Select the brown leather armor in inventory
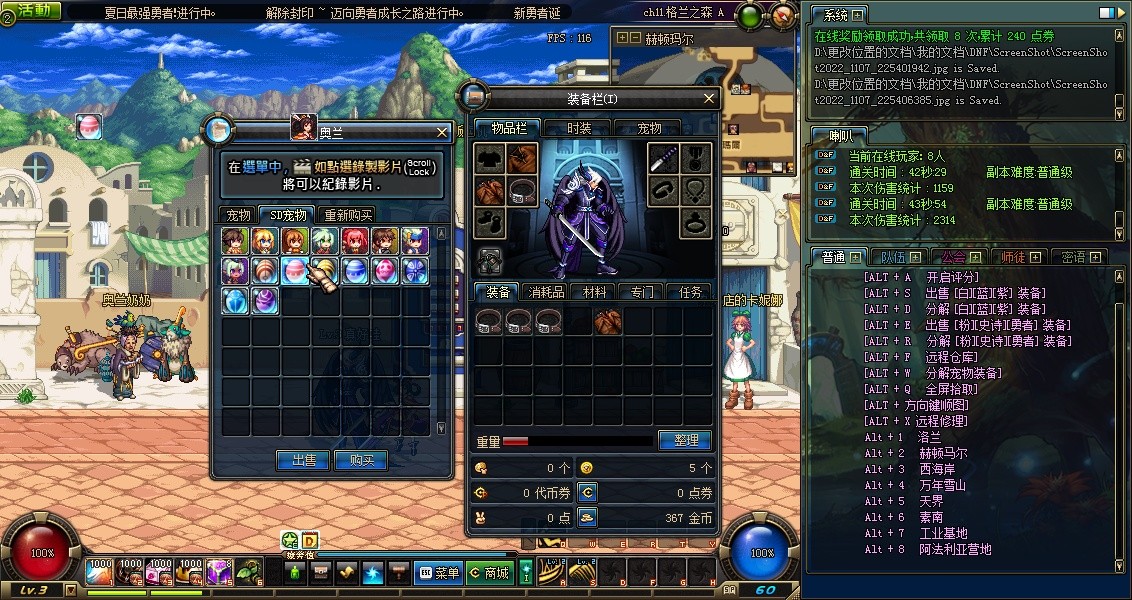This screenshot has height=600, width=1132. coord(608,320)
